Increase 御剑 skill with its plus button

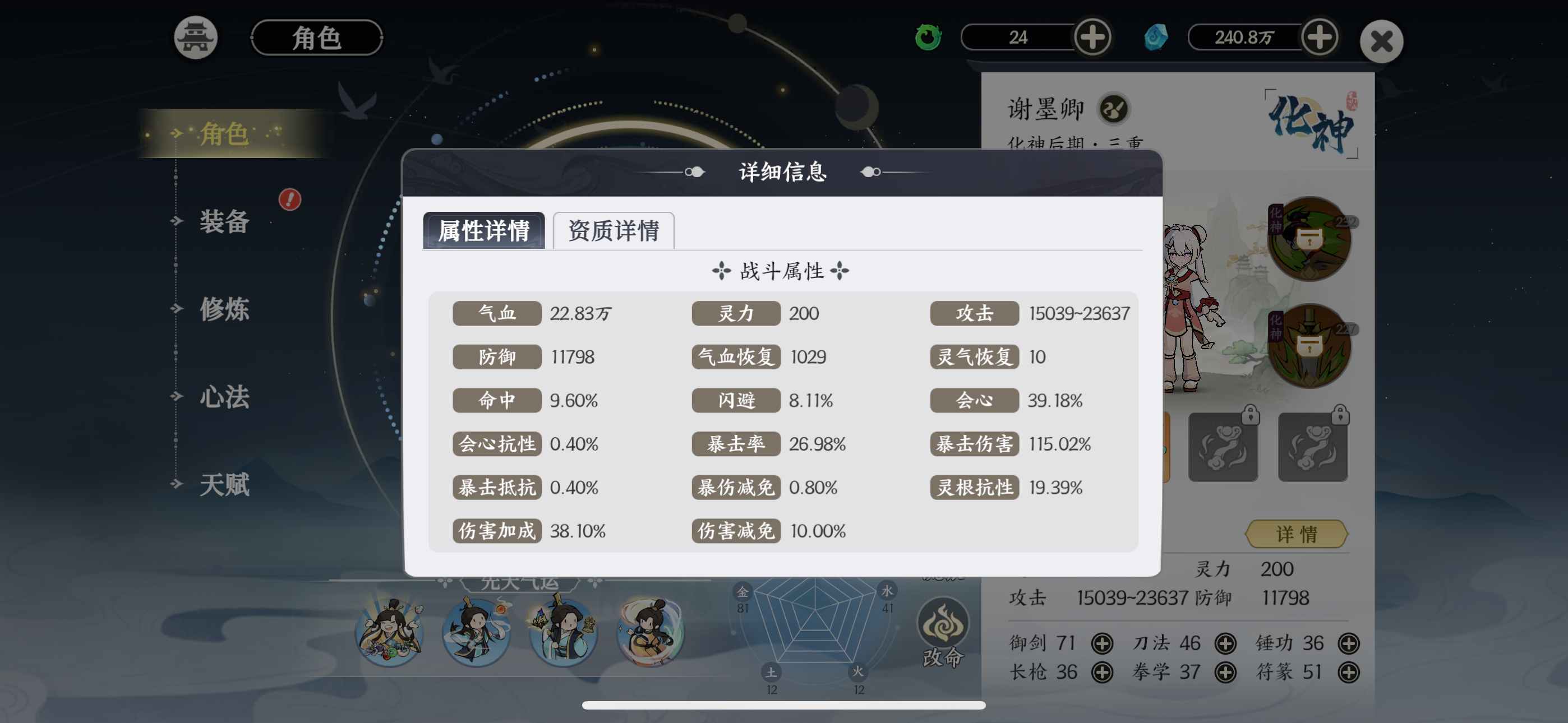point(1103,643)
